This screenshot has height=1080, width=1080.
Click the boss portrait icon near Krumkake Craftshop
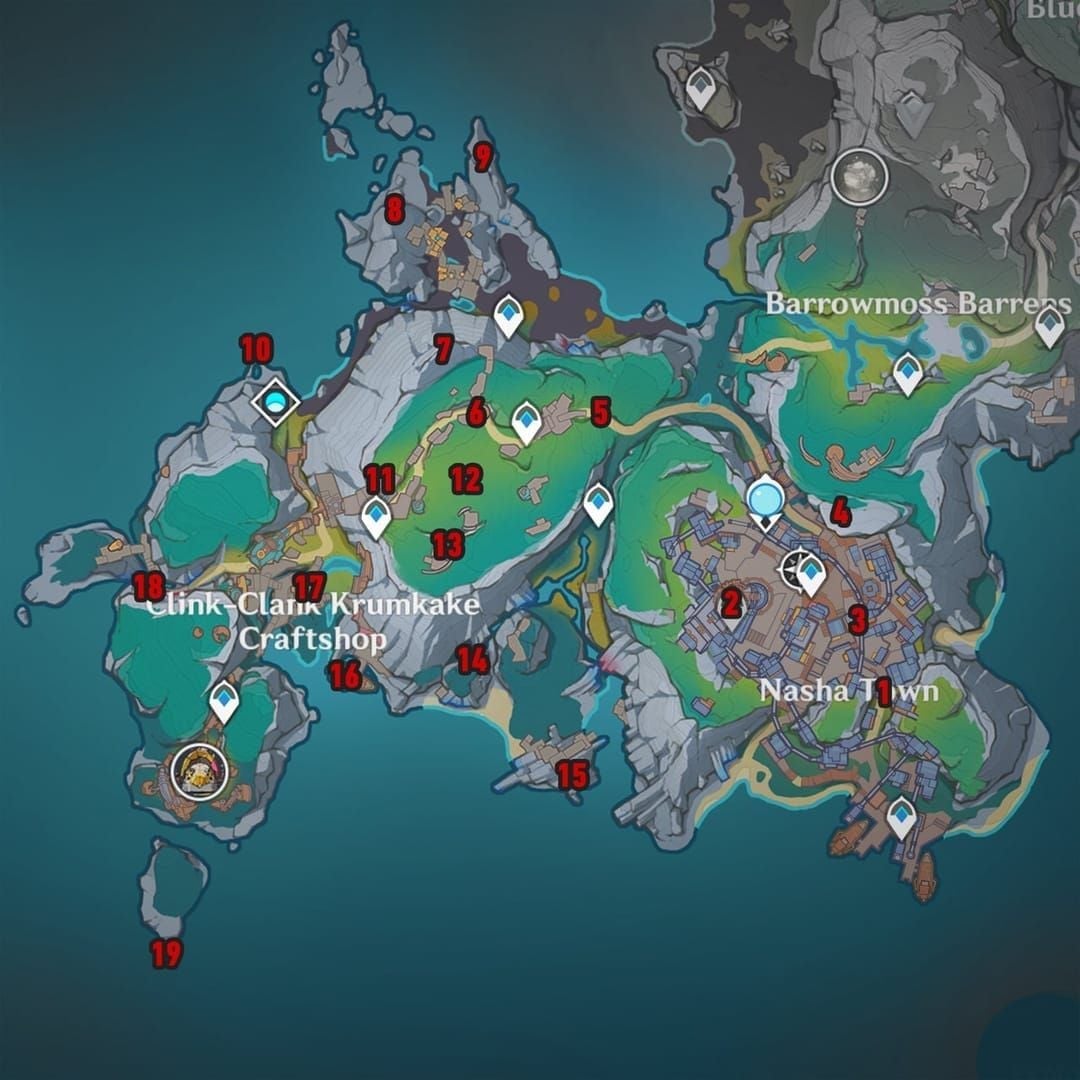[198, 770]
